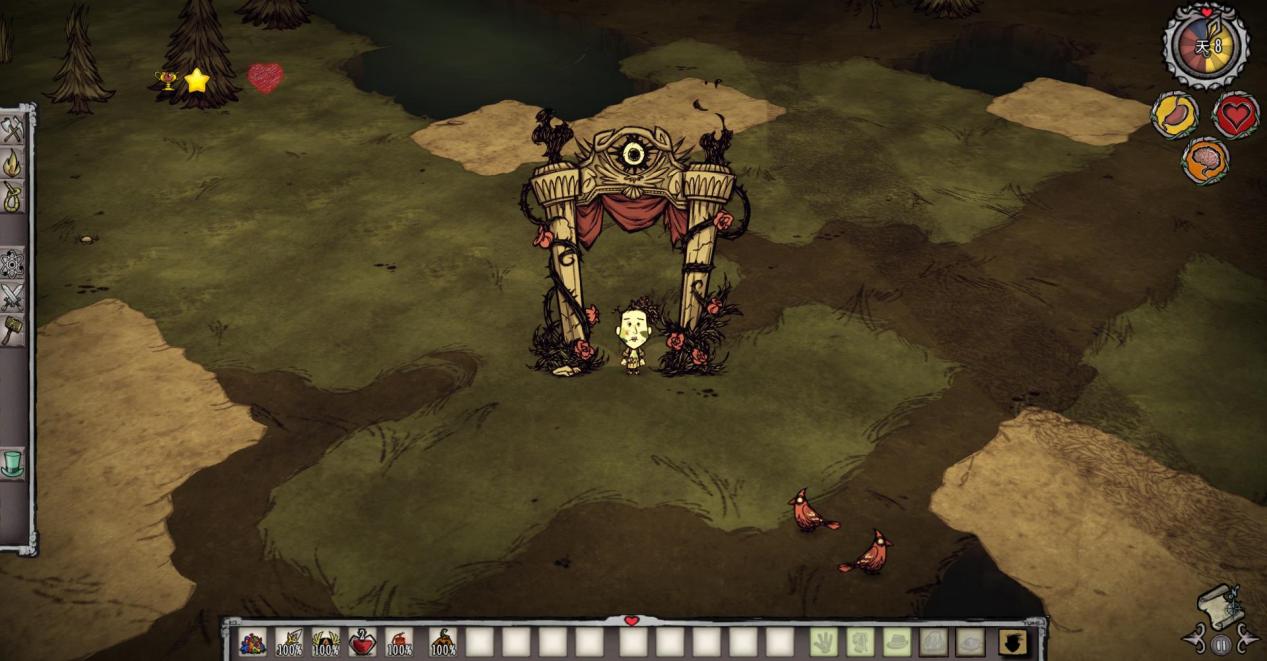Pause the game with the pause button
The height and width of the screenshot is (661, 1267).
pyautogui.click(x=1220, y=645)
